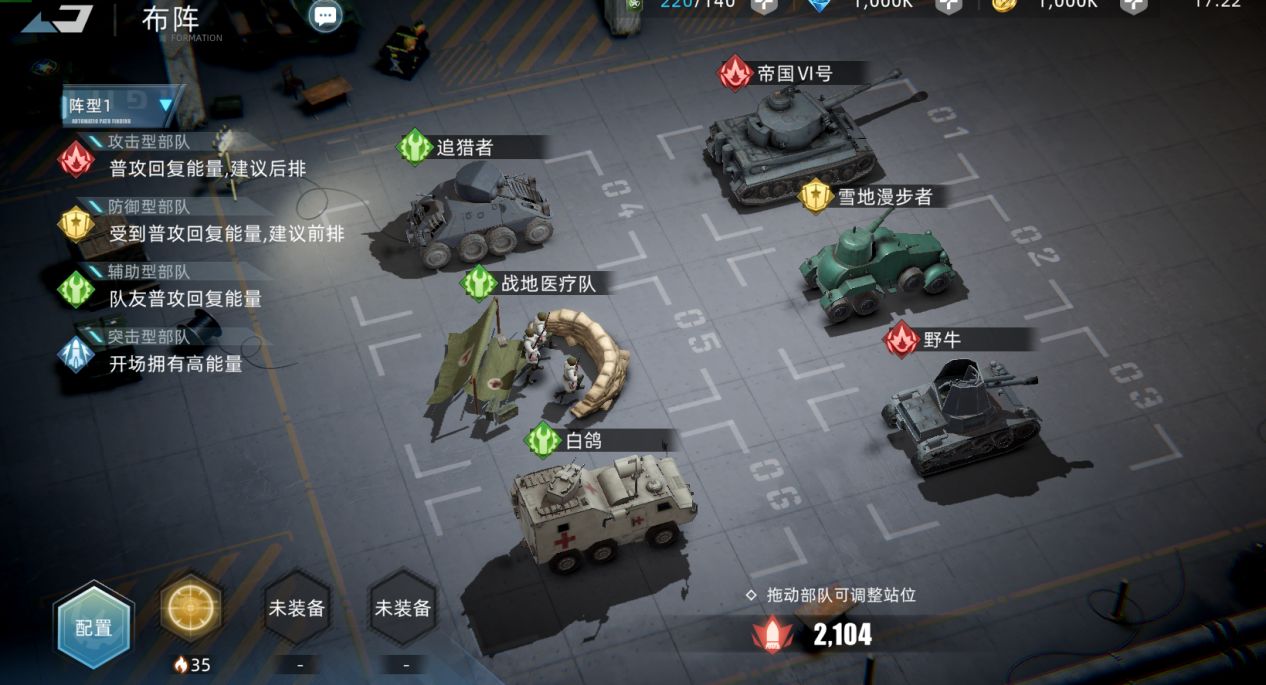Open the 阵型1 formation dropdown
1266x685 pixels.
(122, 105)
